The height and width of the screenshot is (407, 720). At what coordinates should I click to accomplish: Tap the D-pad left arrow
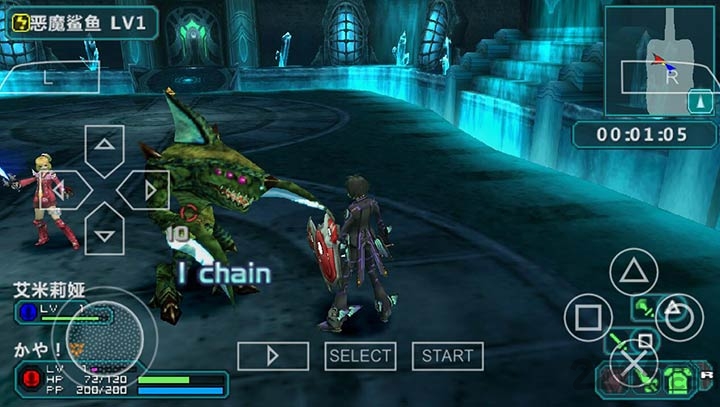[x=61, y=190]
